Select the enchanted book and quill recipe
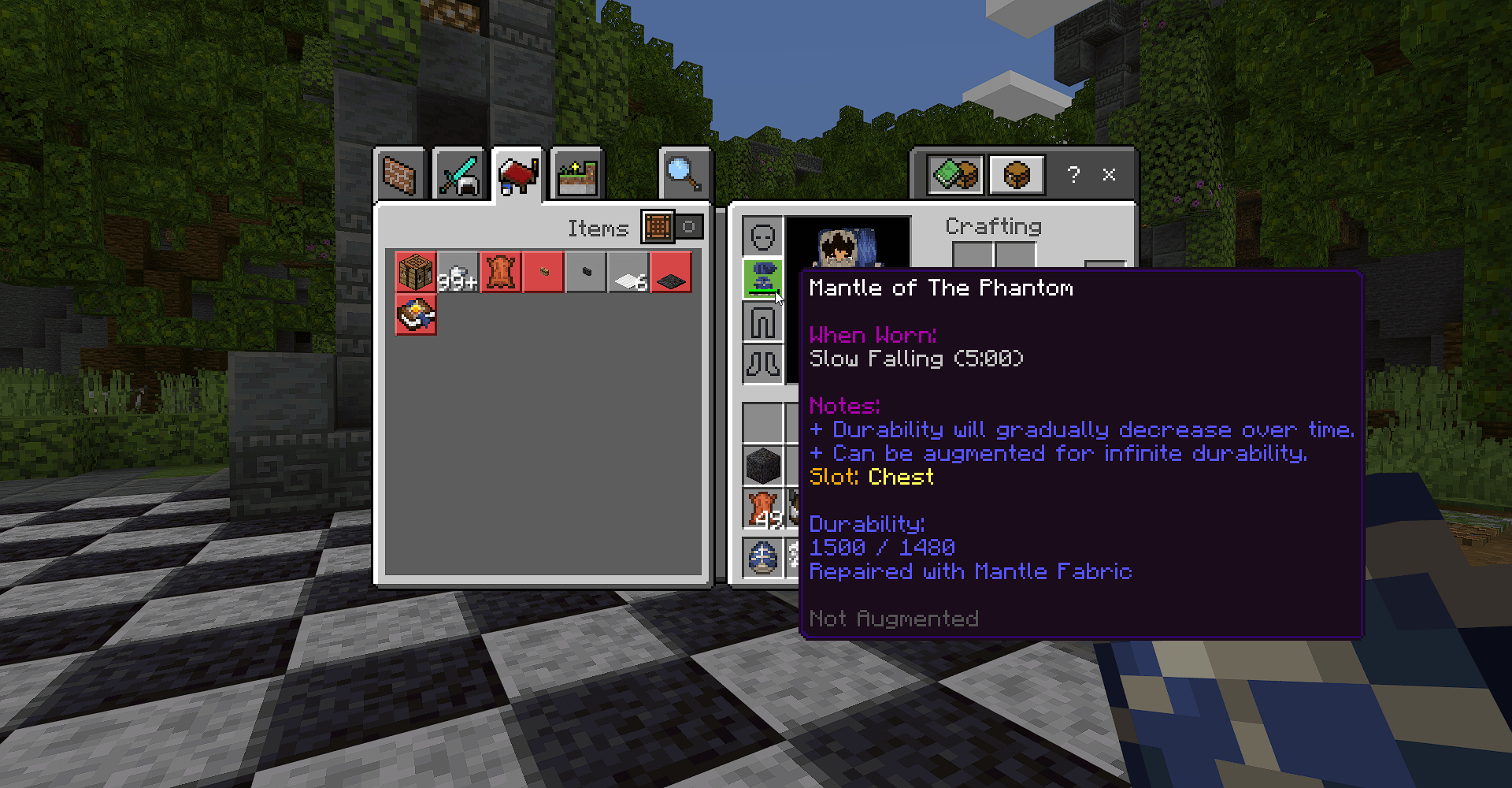 tap(416, 315)
